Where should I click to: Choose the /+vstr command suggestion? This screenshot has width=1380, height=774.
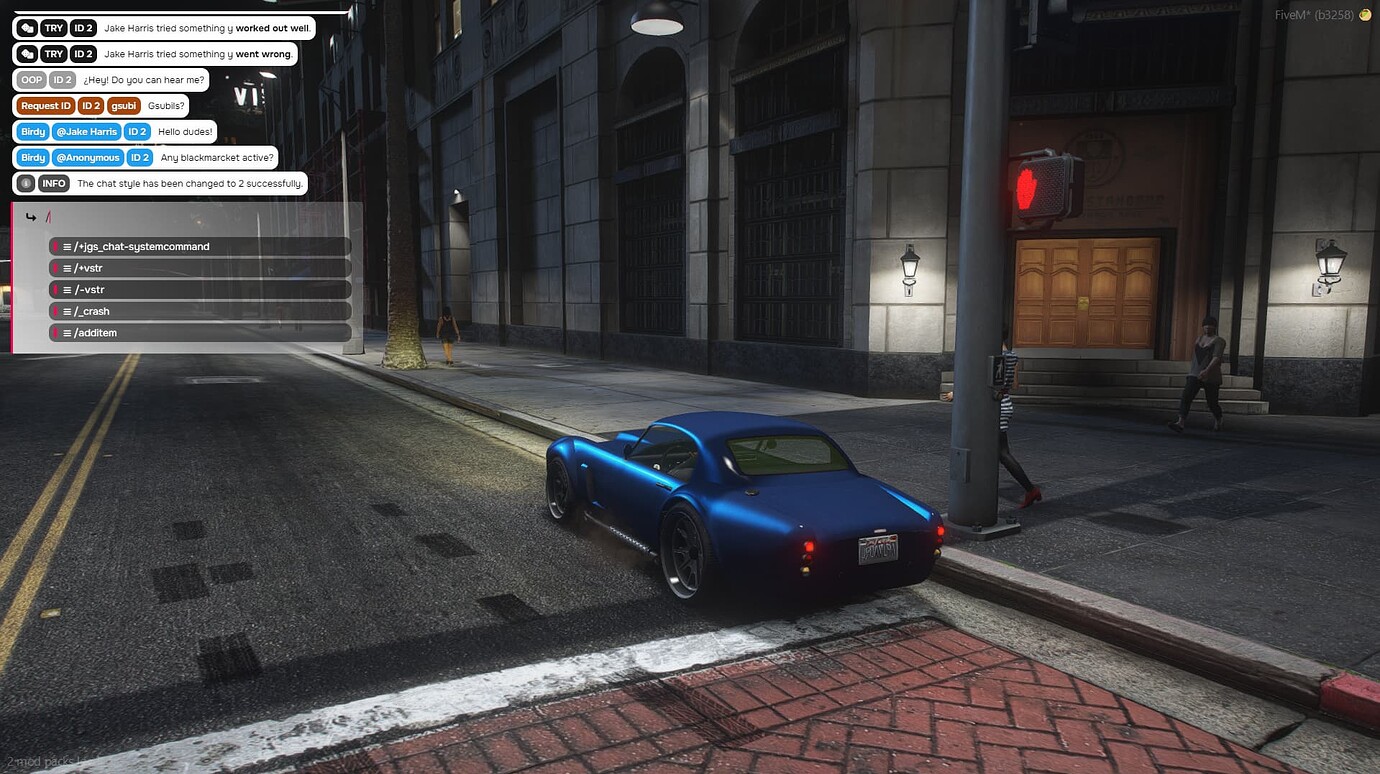point(200,268)
